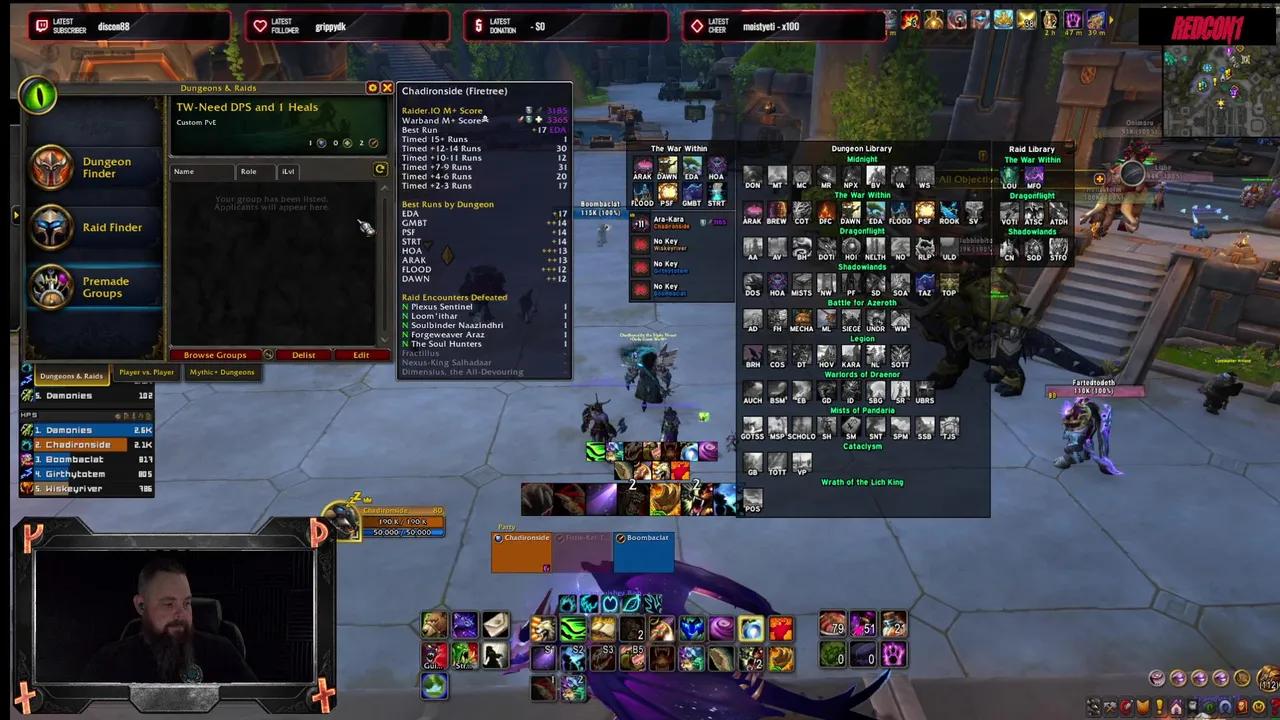Expand the sidebar arrow on the screen's left edge
The image size is (1280, 720).
(x=15, y=214)
